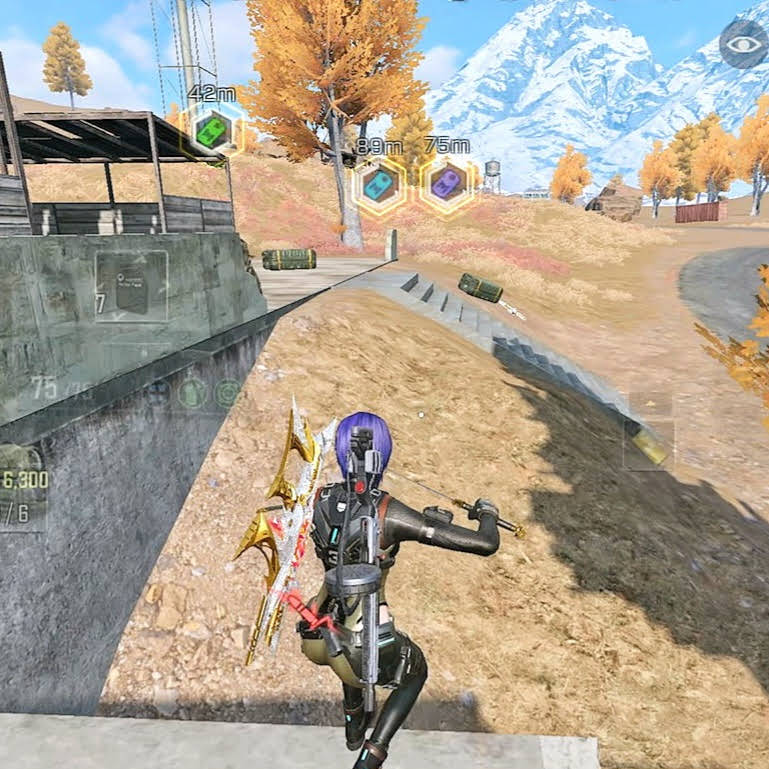
Task: Tap the translucent yellow bullet button
Action: (x=648, y=445)
